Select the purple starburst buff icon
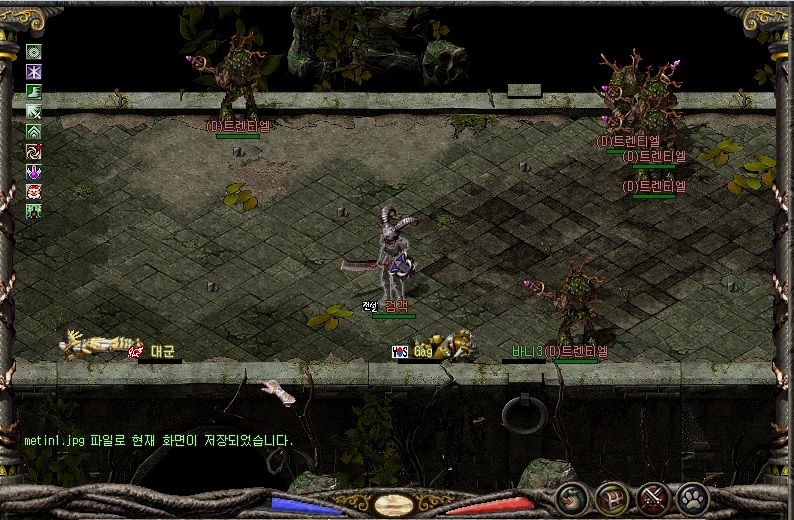The height and width of the screenshot is (520, 794). point(34,72)
